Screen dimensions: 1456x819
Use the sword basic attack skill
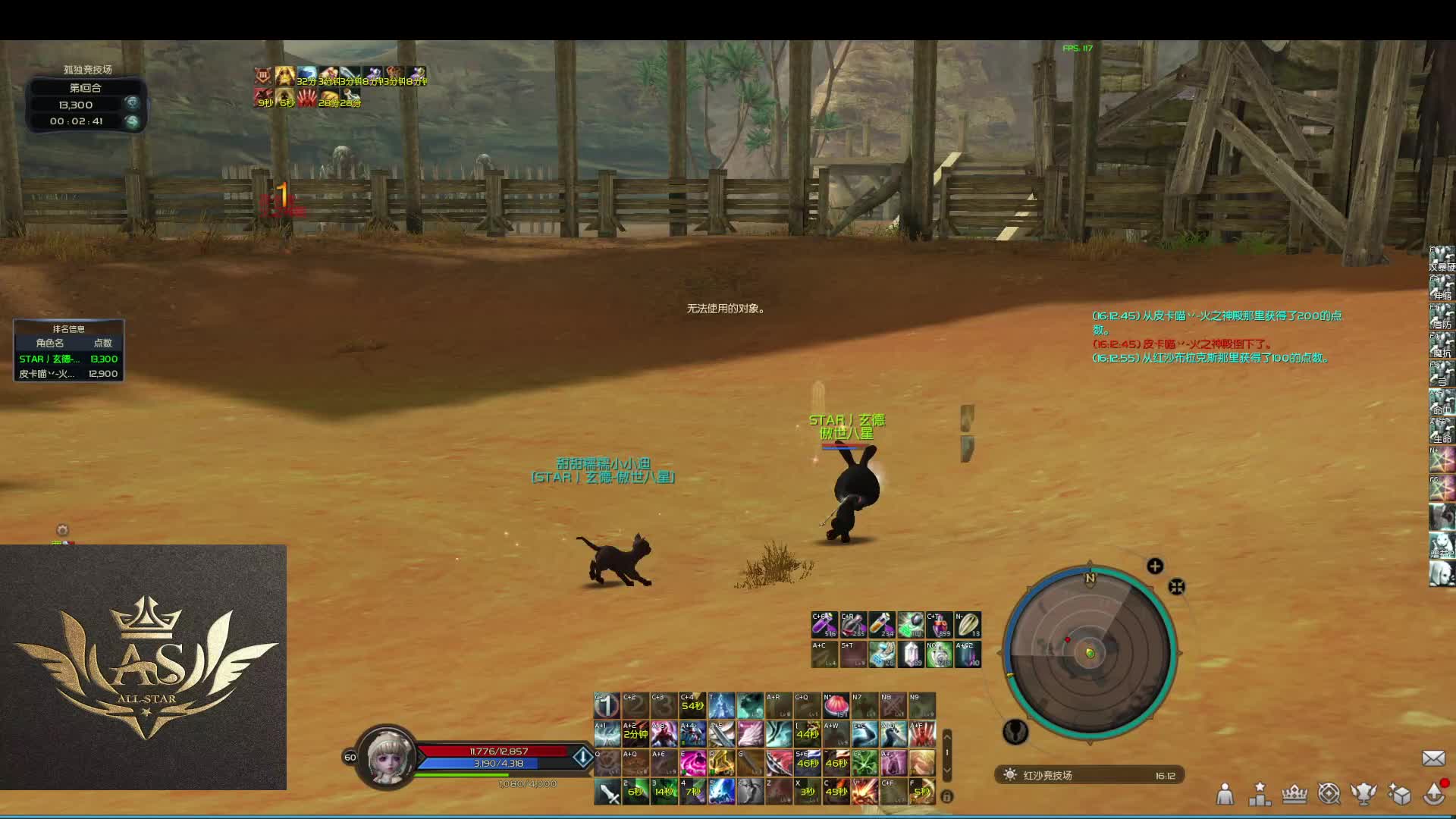click(607, 792)
